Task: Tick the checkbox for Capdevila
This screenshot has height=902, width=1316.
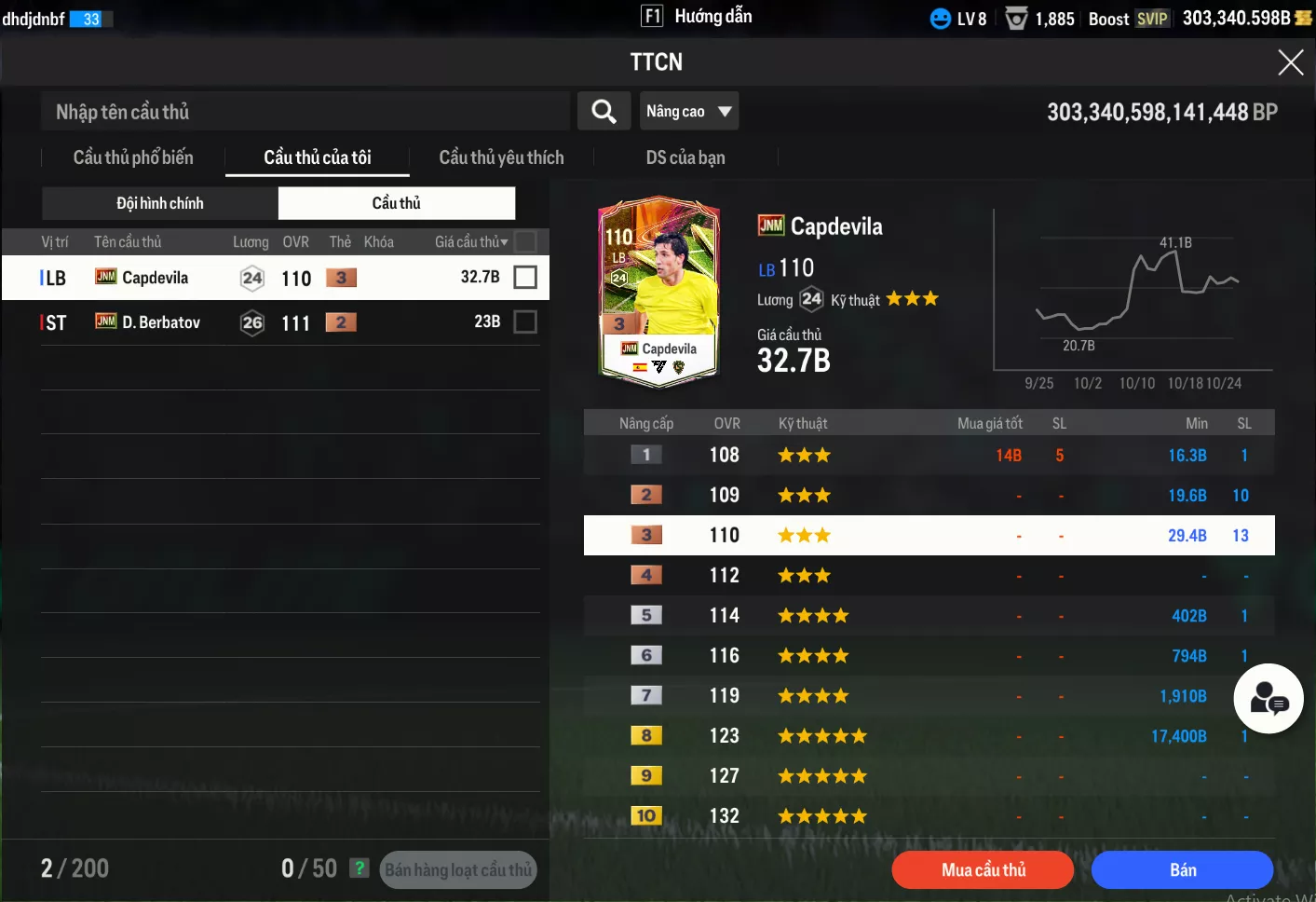Action: [x=525, y=277]
